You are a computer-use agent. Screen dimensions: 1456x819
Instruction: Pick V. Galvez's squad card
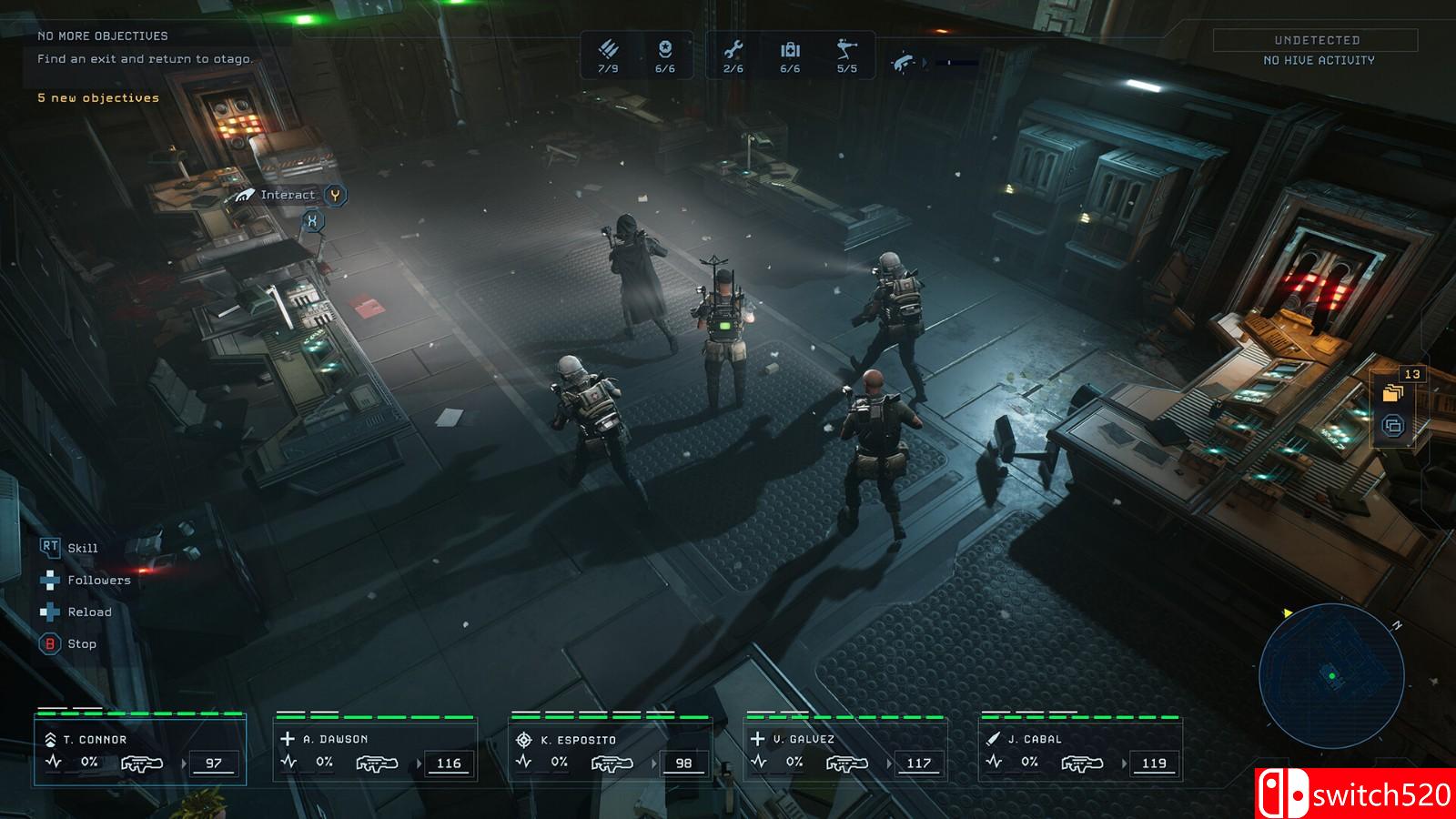click(x=845, y=752)
